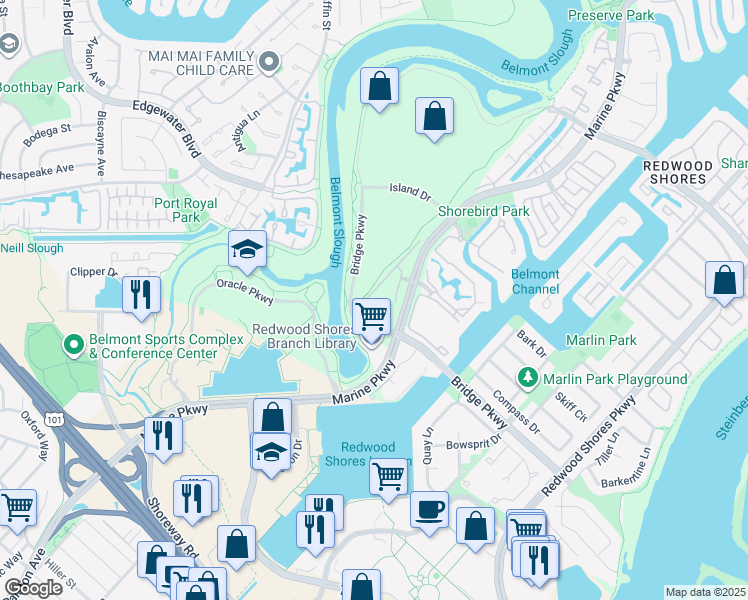Choose the shopping cart marker above Branch Library

click(x=371, y=315)
